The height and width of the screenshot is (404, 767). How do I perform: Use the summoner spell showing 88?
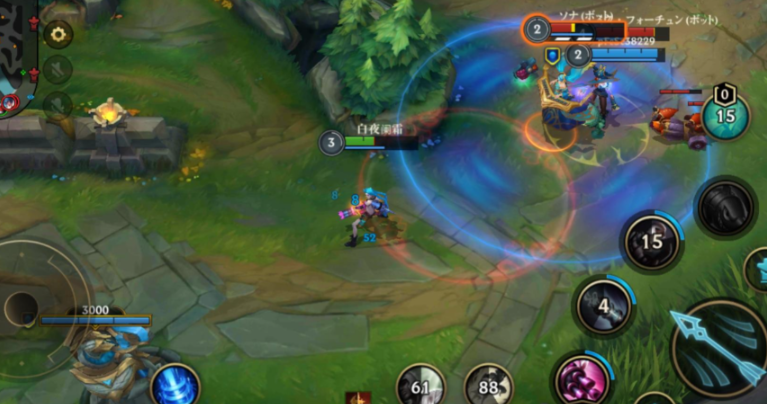tap(488, 386)
